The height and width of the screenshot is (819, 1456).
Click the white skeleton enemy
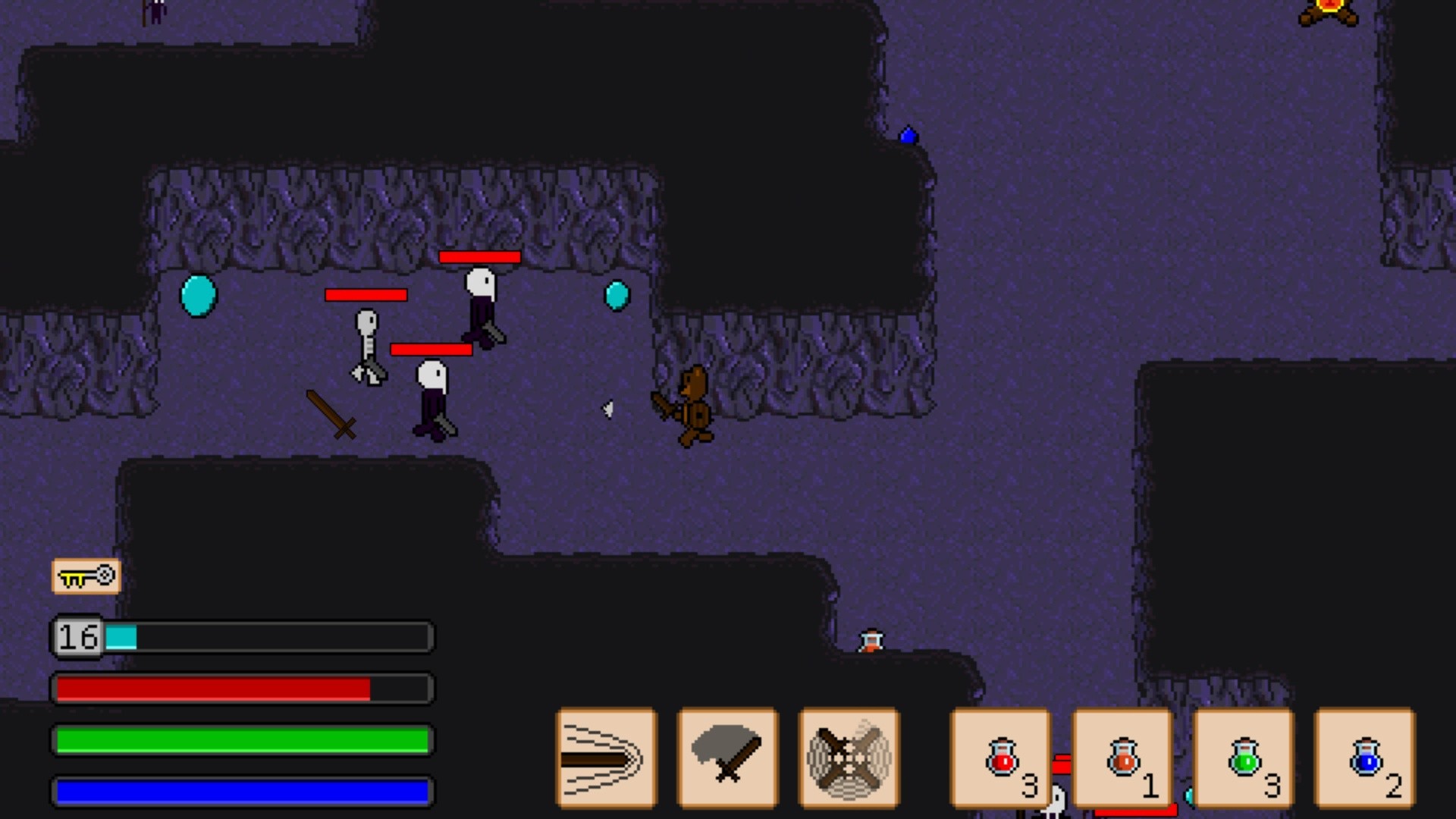pos(368,349)
